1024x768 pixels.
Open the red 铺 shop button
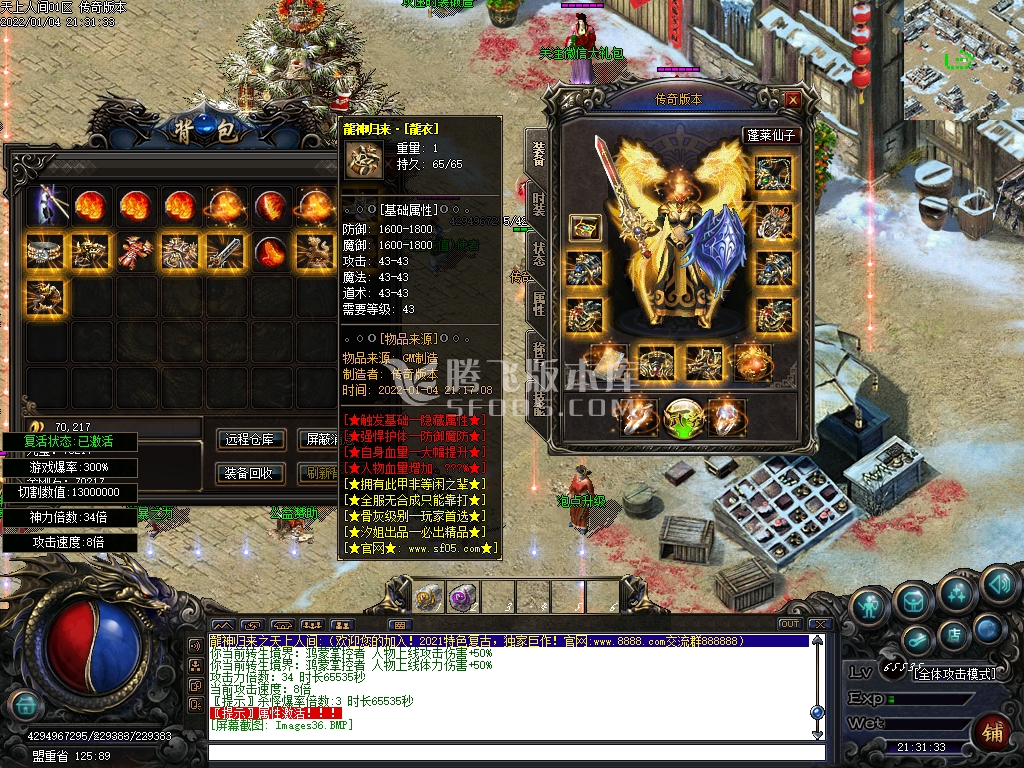coord(992,732)
